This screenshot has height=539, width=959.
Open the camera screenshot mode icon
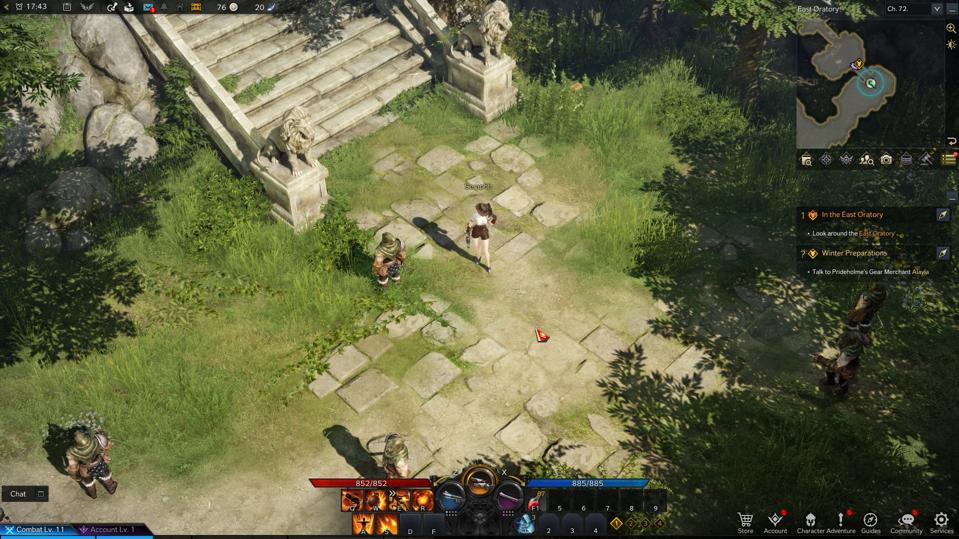coord(886,160)
